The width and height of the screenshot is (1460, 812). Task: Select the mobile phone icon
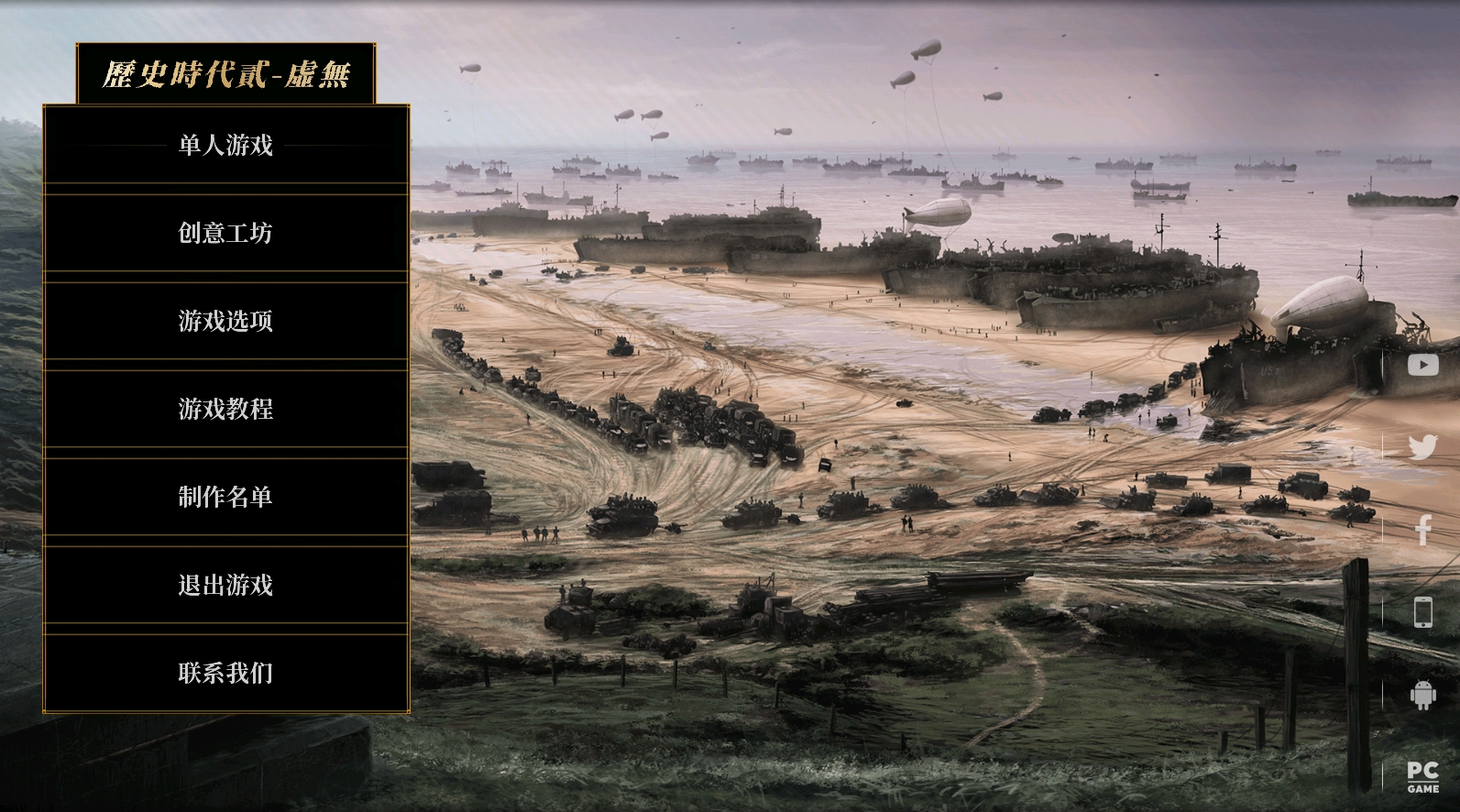click(1422, 612)
